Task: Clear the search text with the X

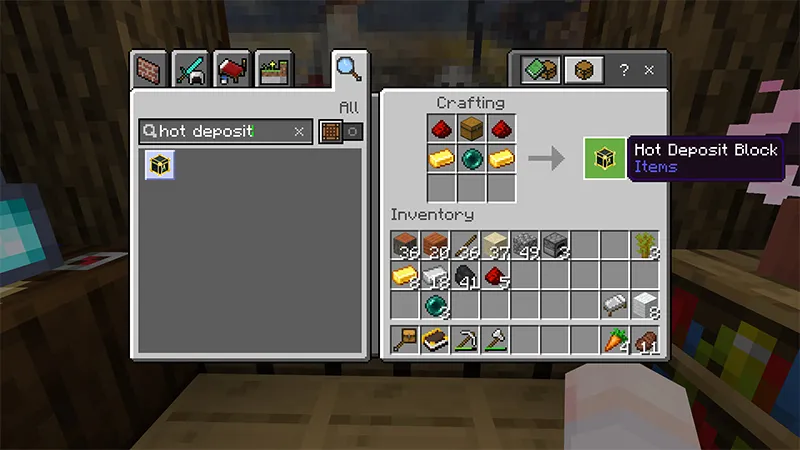Action: pos(299,131)
